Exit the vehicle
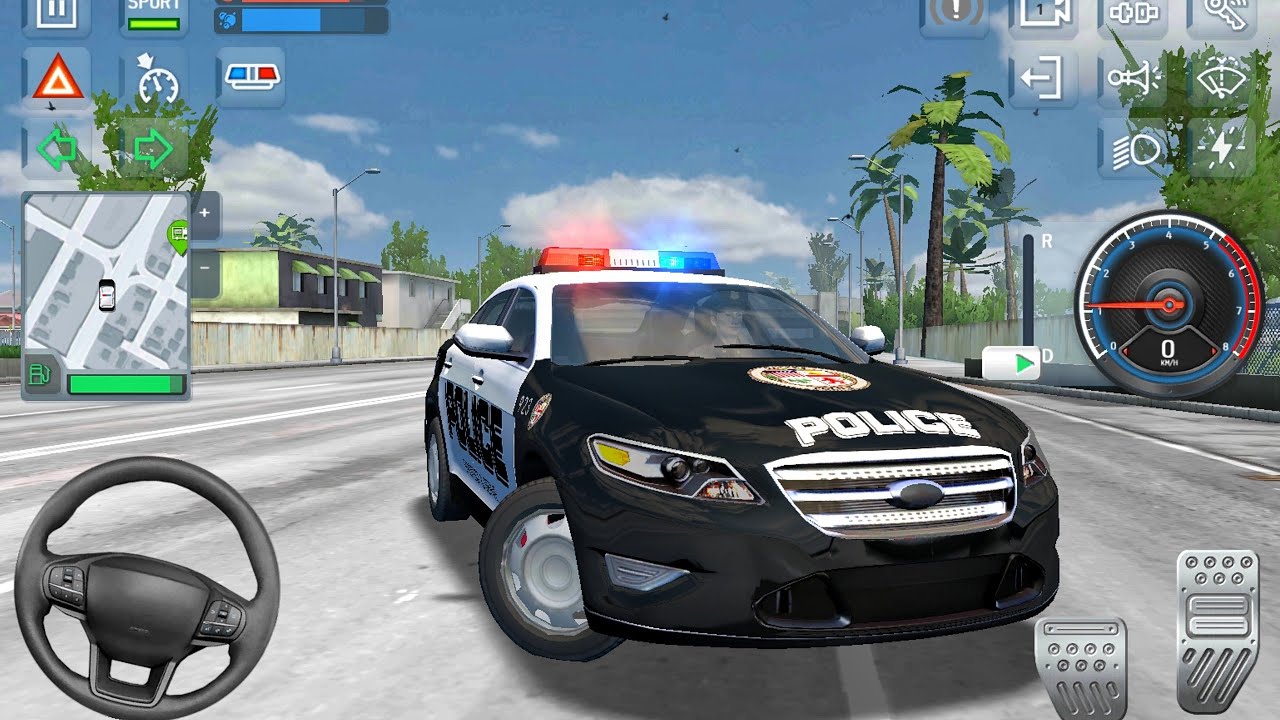1280x720 pixels. pyautogui.click(x=1042, y=78)
